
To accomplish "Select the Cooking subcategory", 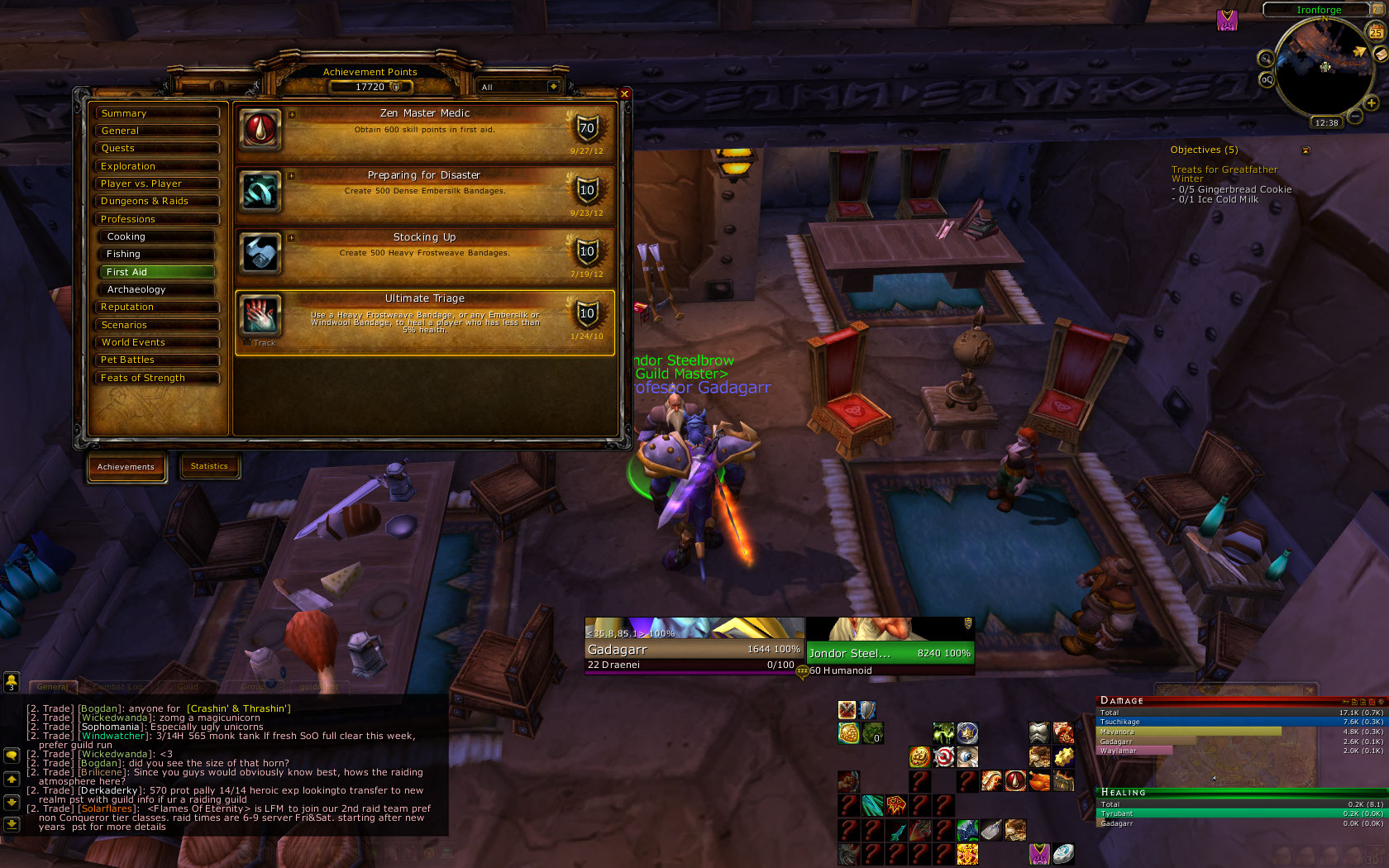I will pyautogui.click(x=159, y=236).
